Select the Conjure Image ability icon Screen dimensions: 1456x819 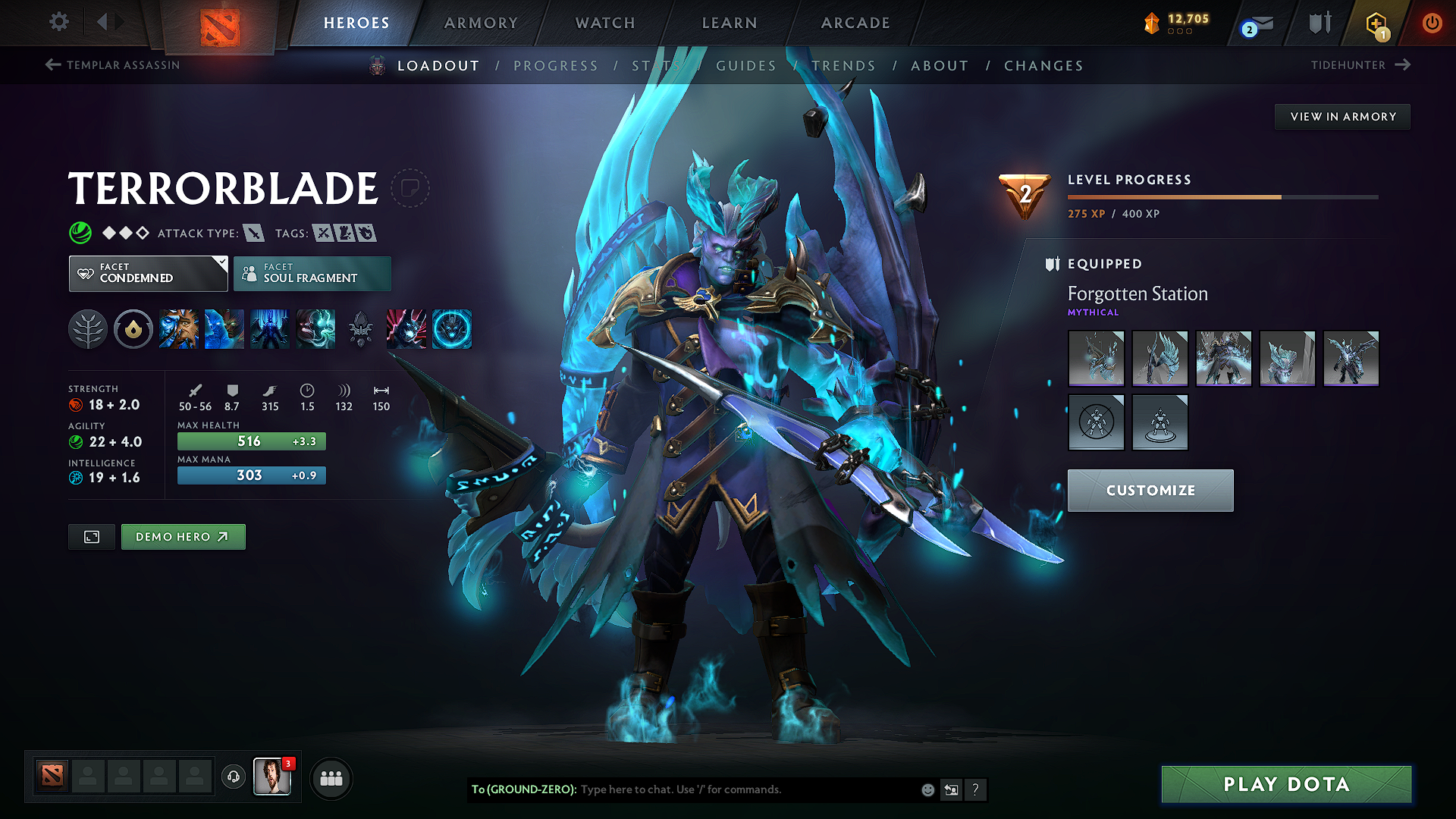click(224, 329)
